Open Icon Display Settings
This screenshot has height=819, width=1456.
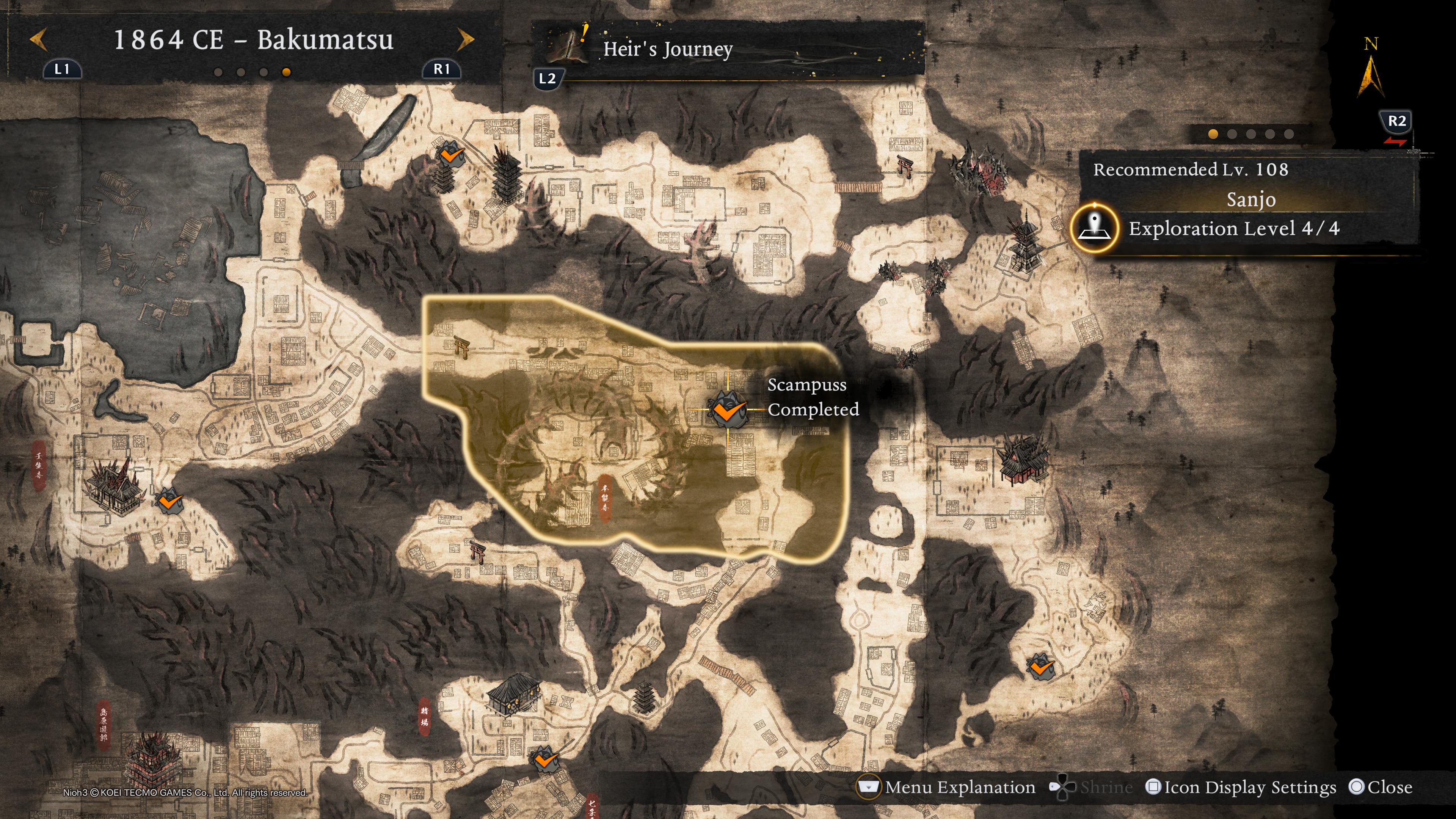(x=1241, y=788)
